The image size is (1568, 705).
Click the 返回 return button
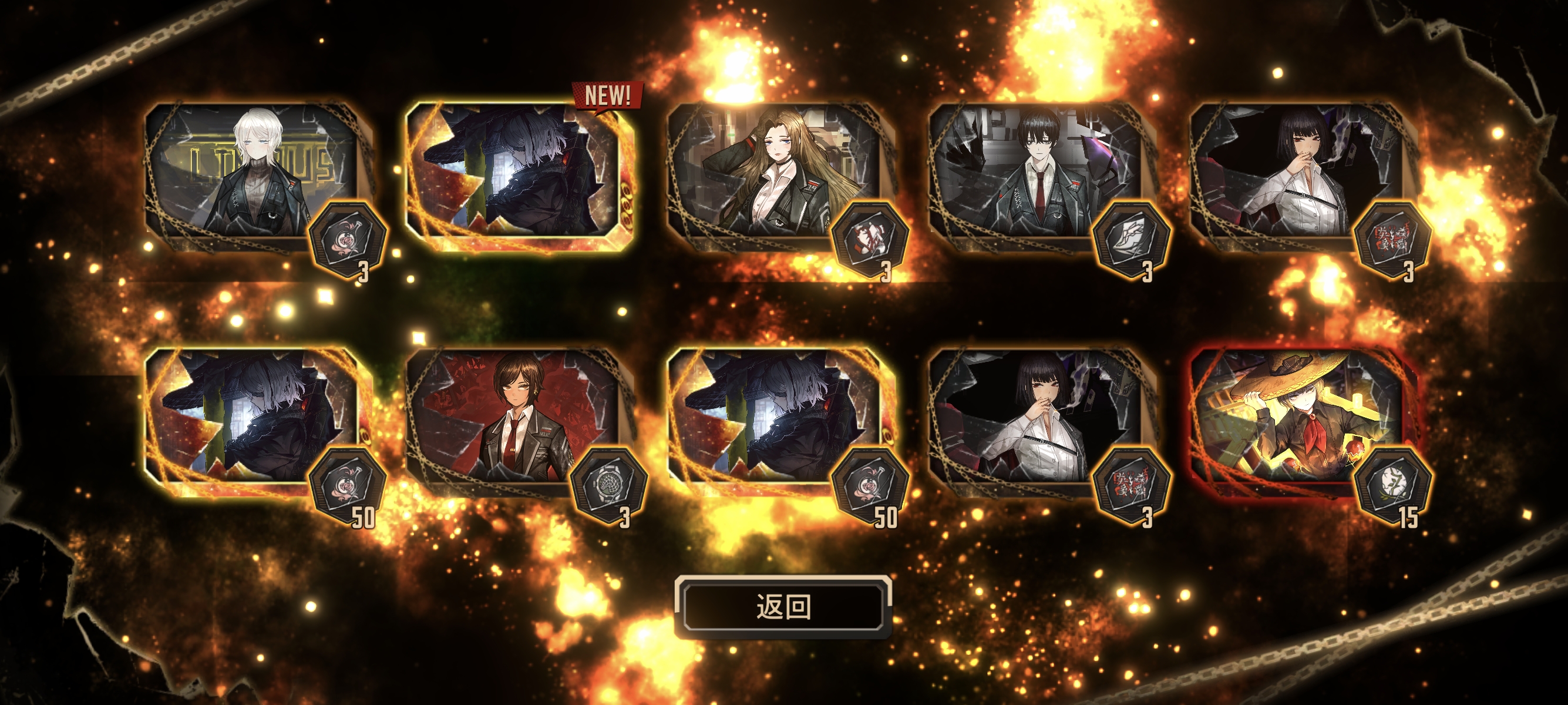[x=783, y=606]
